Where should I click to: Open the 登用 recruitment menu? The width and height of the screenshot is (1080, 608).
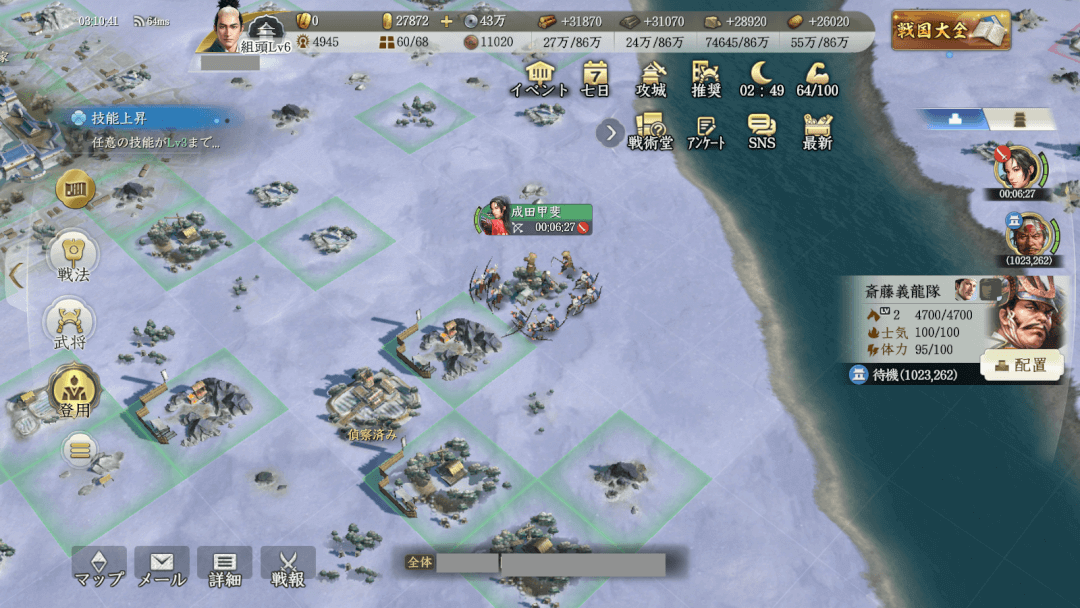point(73,393)
